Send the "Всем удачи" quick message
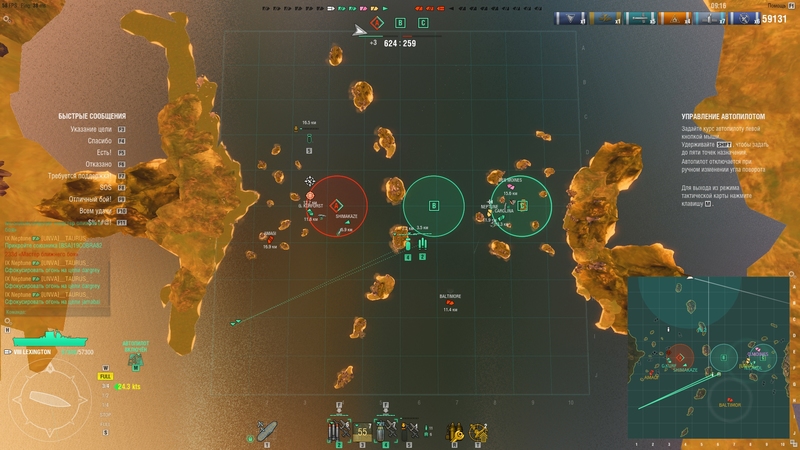 click(x=96, y=210)
